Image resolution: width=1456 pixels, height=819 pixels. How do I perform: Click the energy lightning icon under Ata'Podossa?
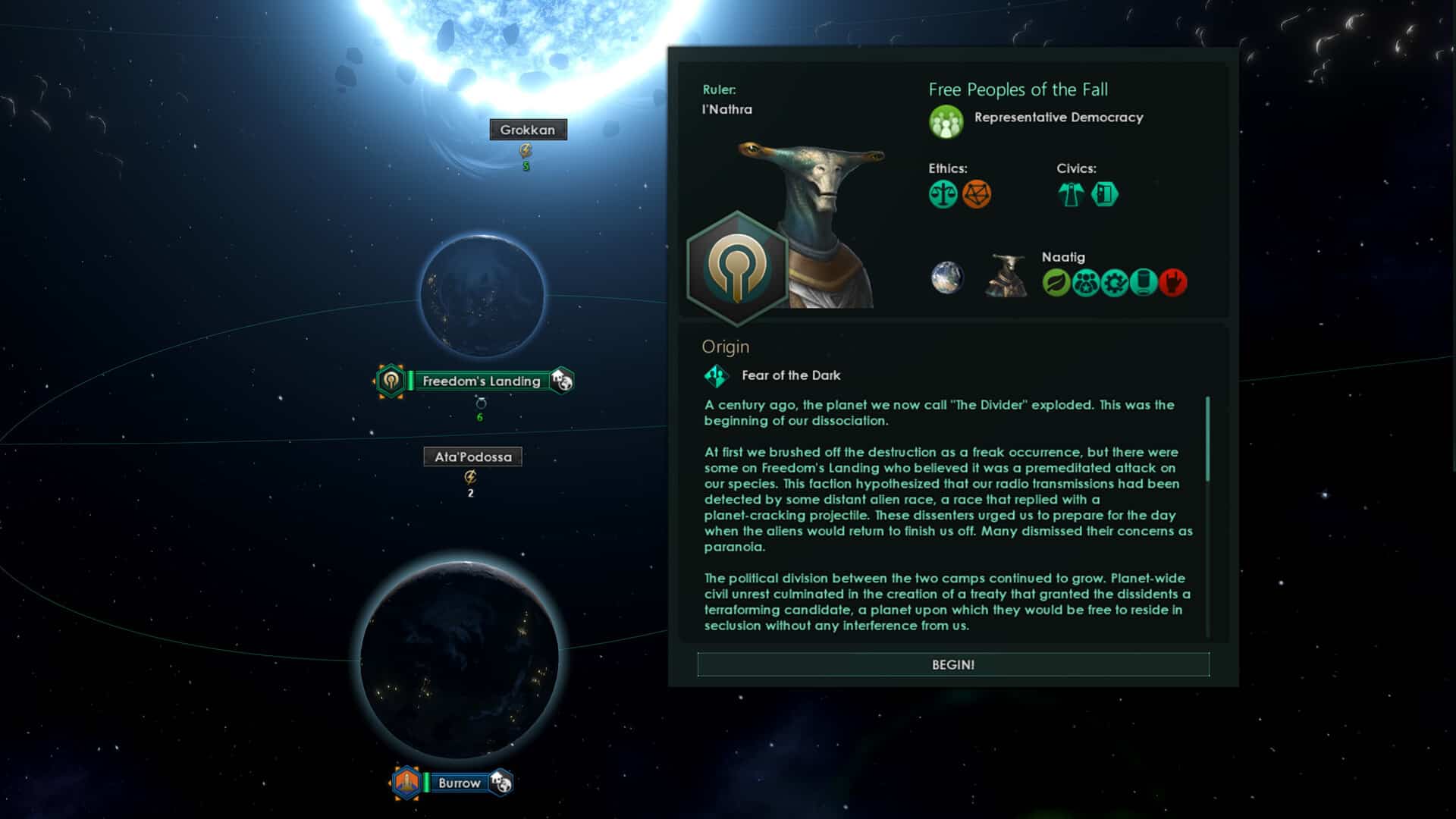click(x=471, y=476)
